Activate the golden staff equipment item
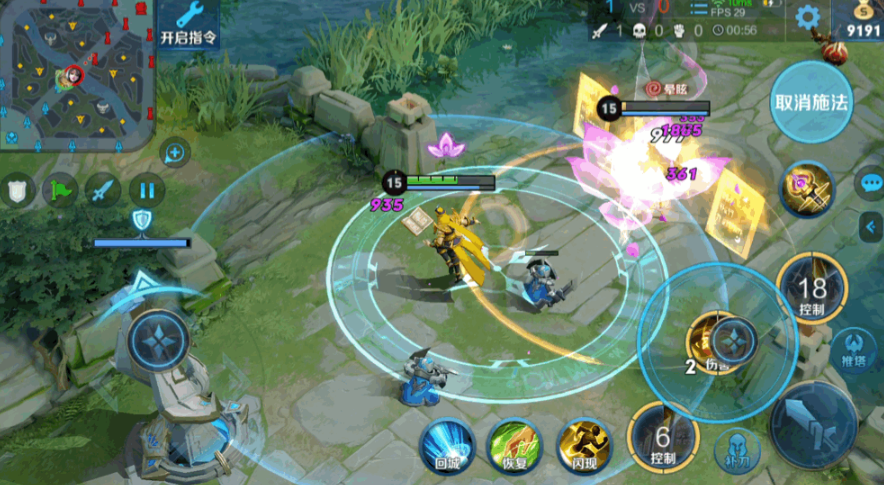The height and width of the screenshot is (485, 884). pyautogui.click(x=806, y=189)
